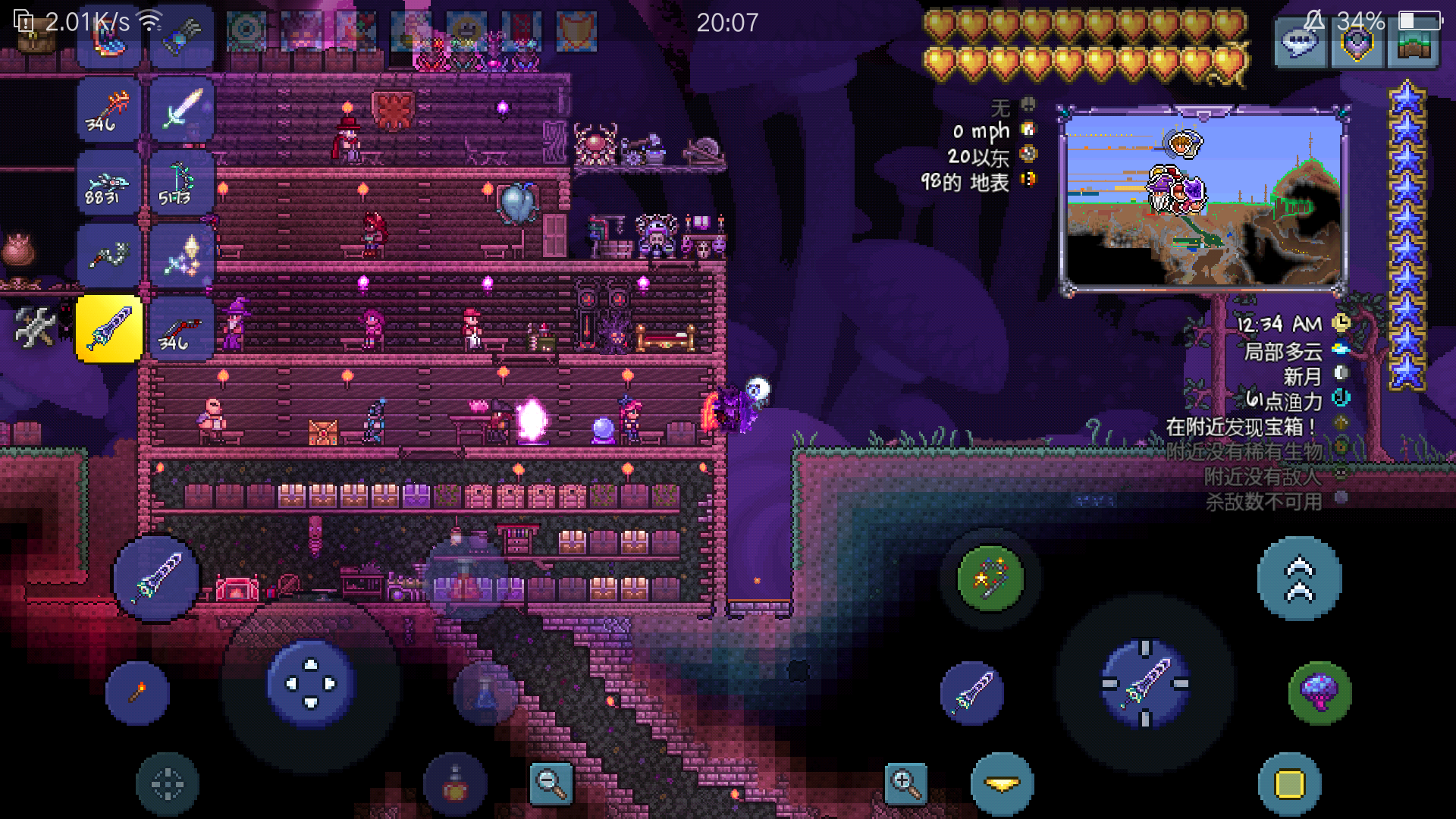The image size is (1456, 819).
Task: Choose the bow slot showing 5173
Action: point(180,183)
